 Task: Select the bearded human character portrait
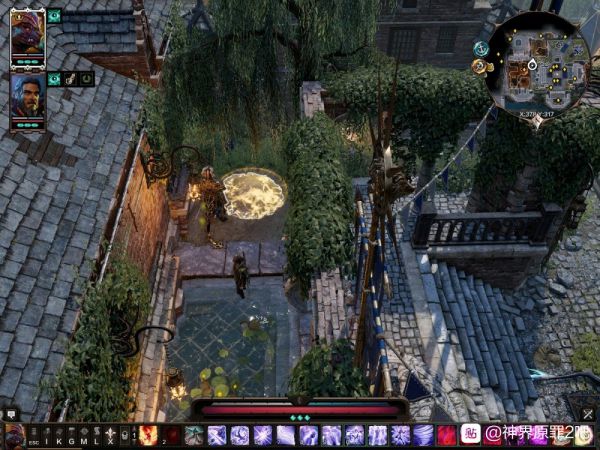[x=27, y=96]
